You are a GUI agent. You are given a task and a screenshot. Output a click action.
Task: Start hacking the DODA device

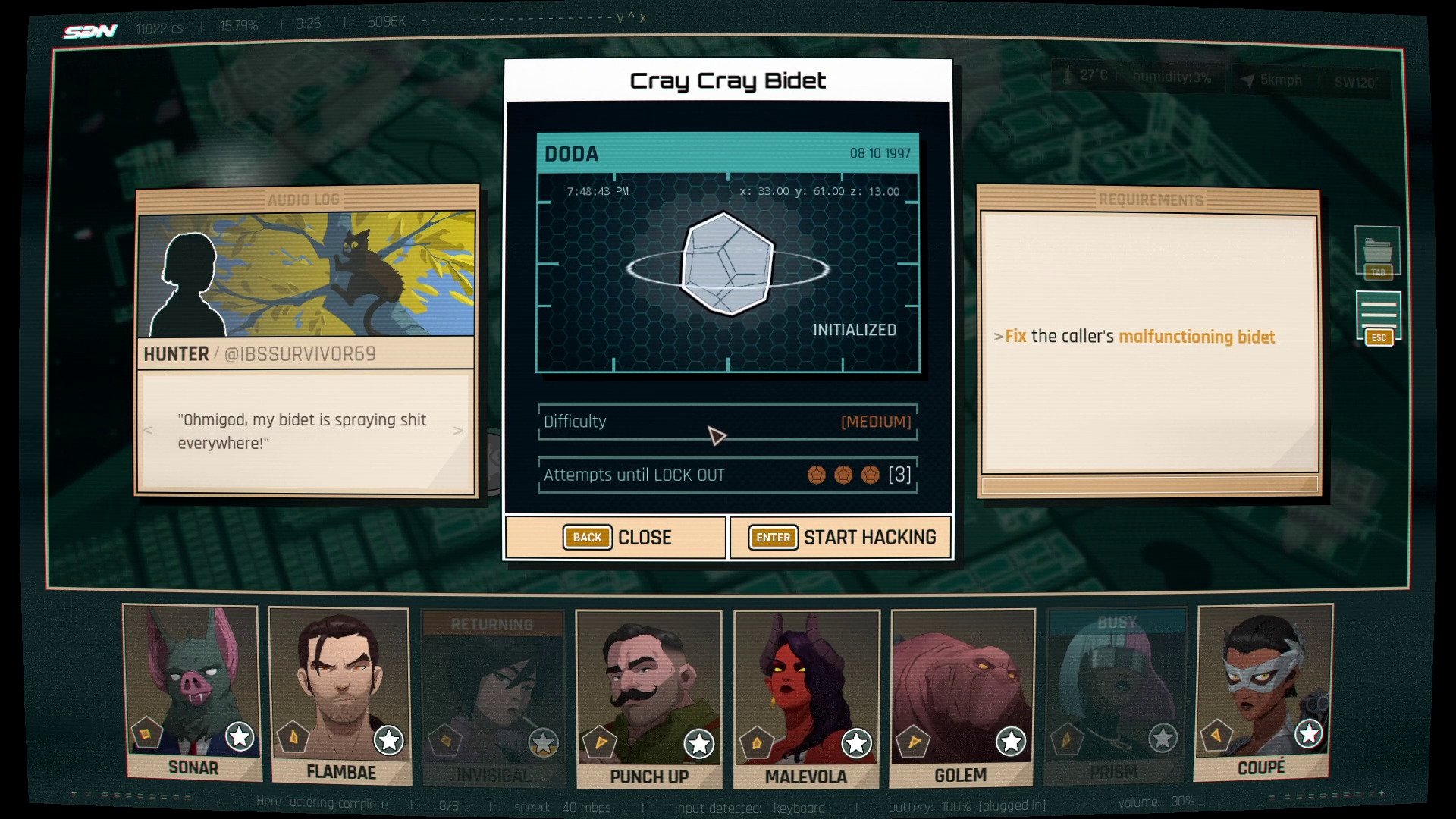click(841, 537)
